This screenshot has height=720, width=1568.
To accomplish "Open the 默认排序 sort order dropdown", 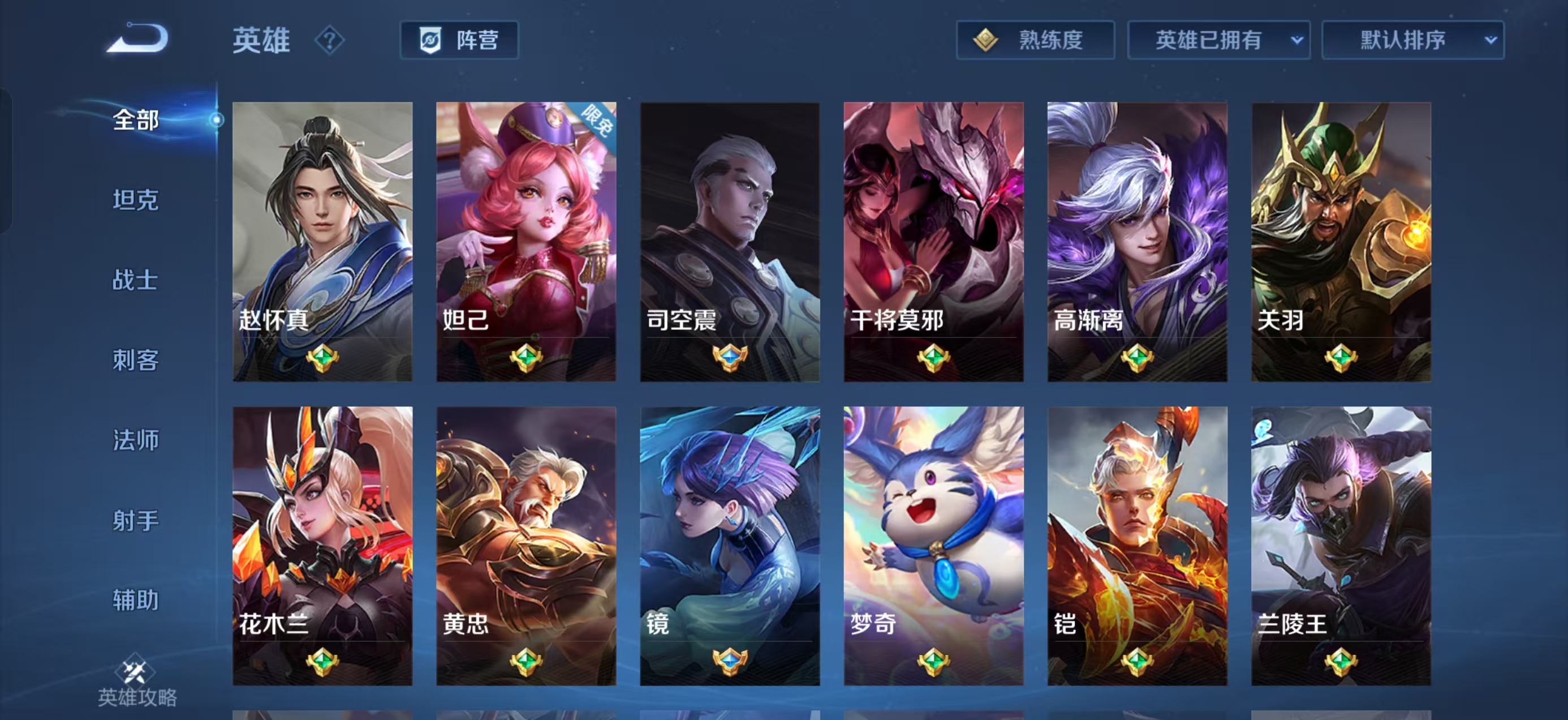I will 1414,39.
